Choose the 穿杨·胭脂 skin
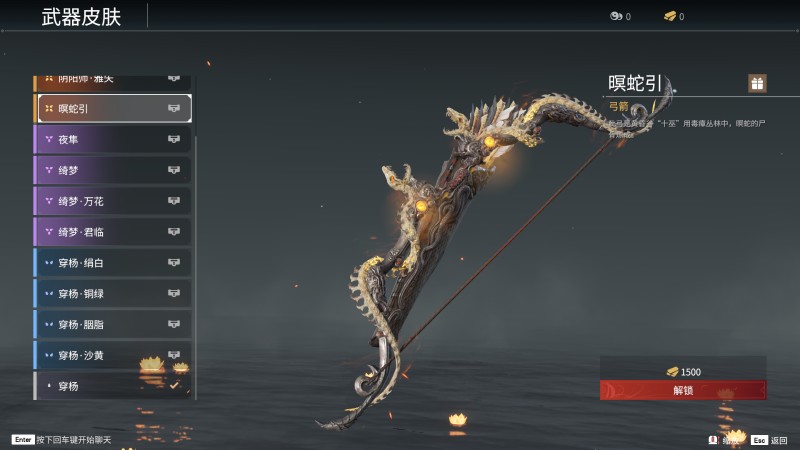Viewport: 800px width, 450px height. pyautogui.click(x=113, y=324)
